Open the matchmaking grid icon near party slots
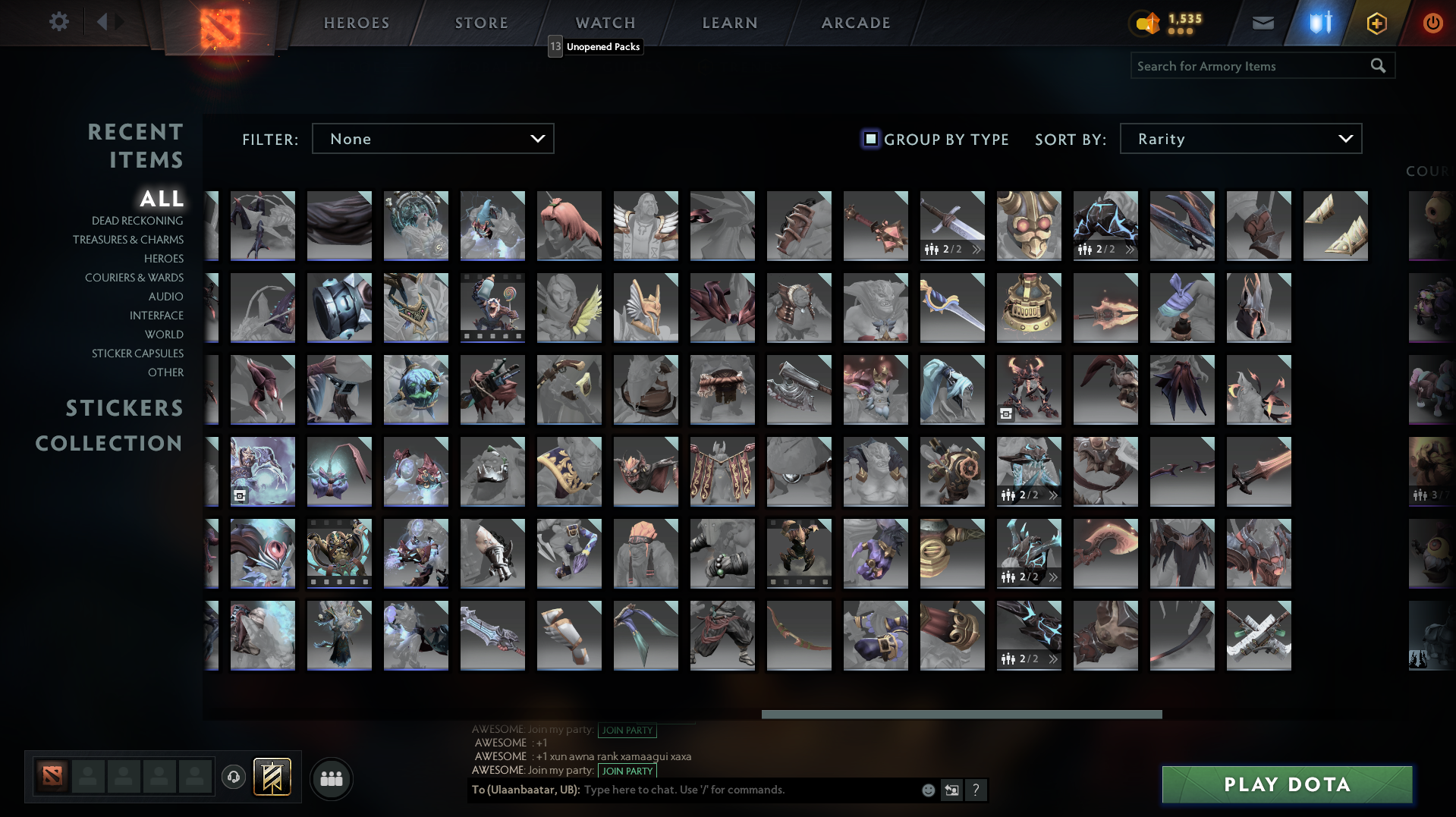 (x=331, y=778)
